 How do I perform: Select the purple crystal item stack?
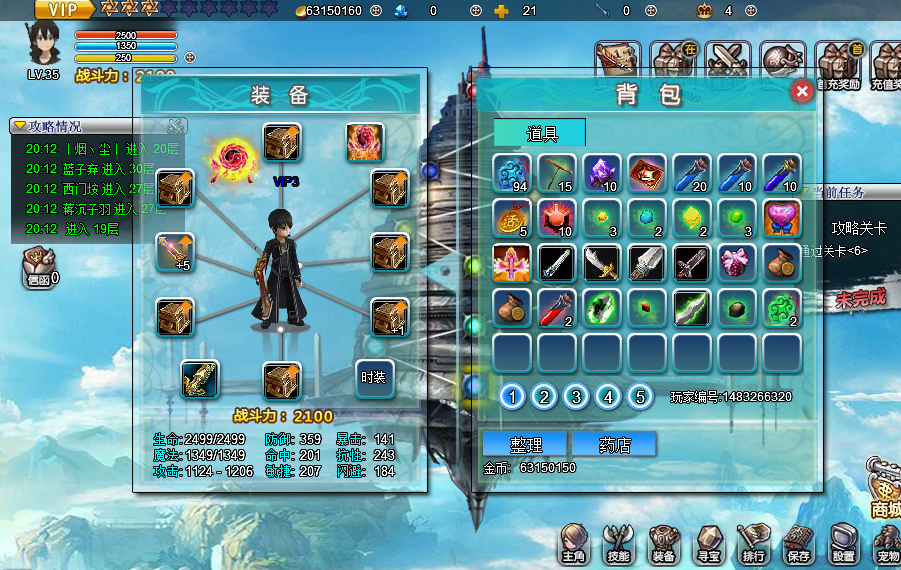[x=602, y=173]
